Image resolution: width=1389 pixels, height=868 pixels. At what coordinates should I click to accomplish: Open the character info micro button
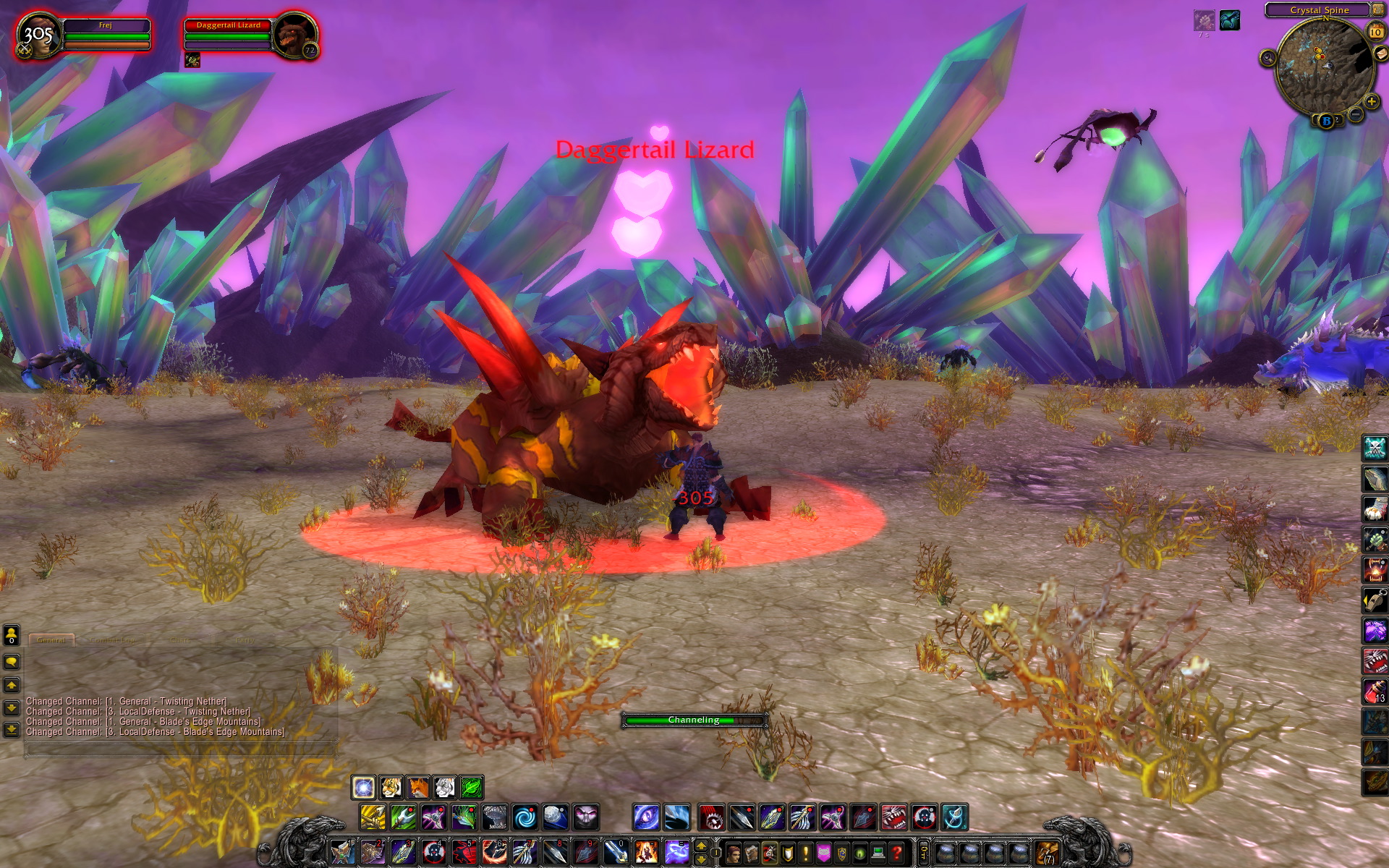coord(733,853)
